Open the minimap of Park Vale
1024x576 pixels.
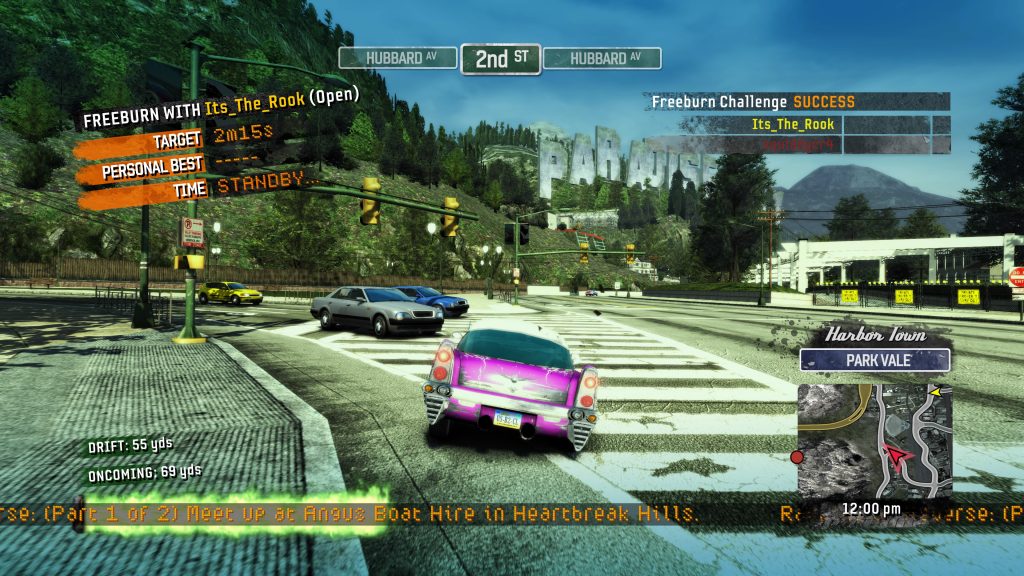pos(874,440)
